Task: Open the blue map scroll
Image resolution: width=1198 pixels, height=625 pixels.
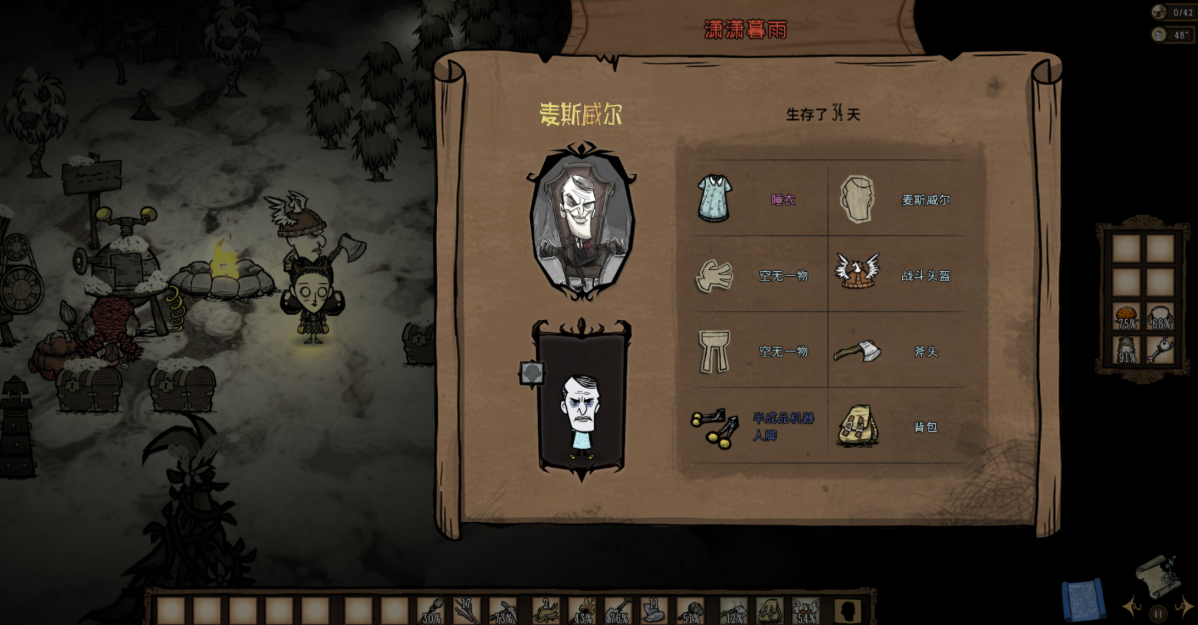Action: (x=1083, y=599)
